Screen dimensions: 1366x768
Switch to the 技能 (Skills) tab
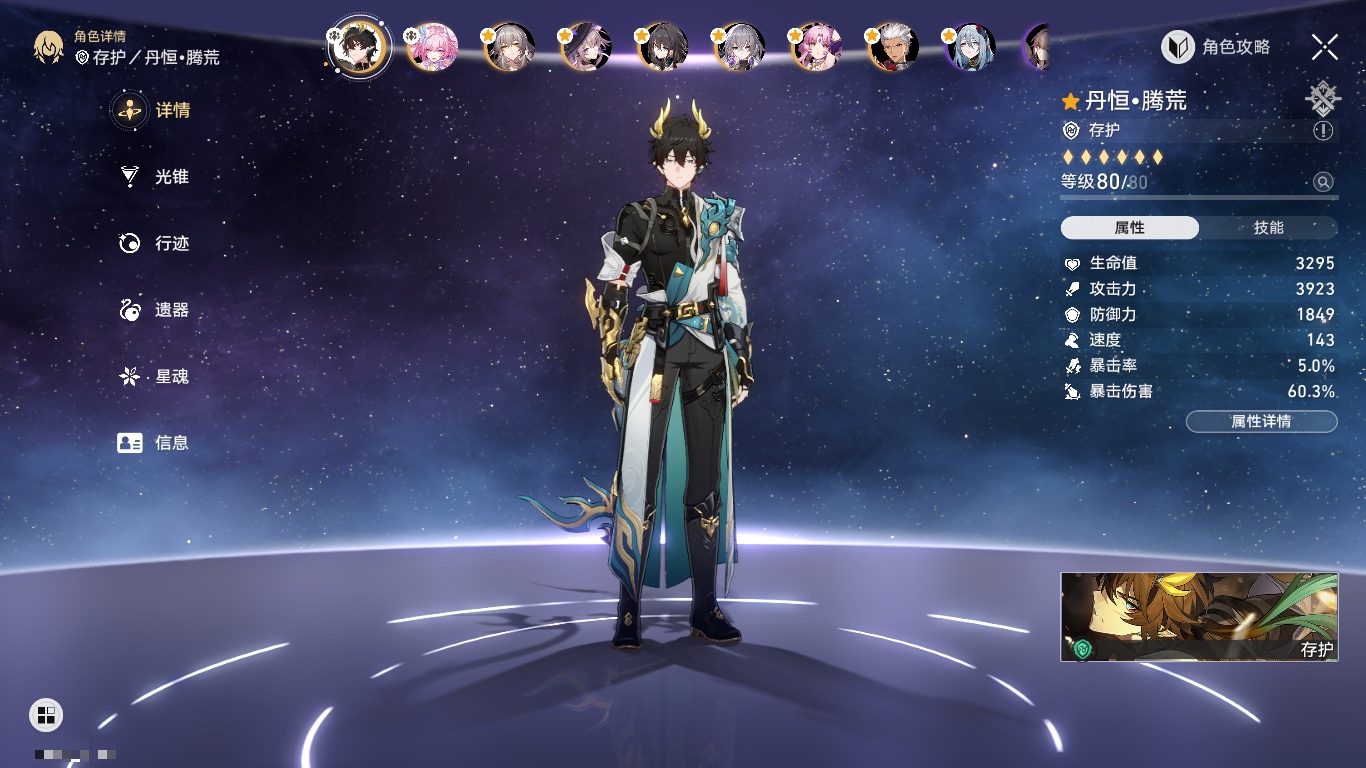(1268, 228)
